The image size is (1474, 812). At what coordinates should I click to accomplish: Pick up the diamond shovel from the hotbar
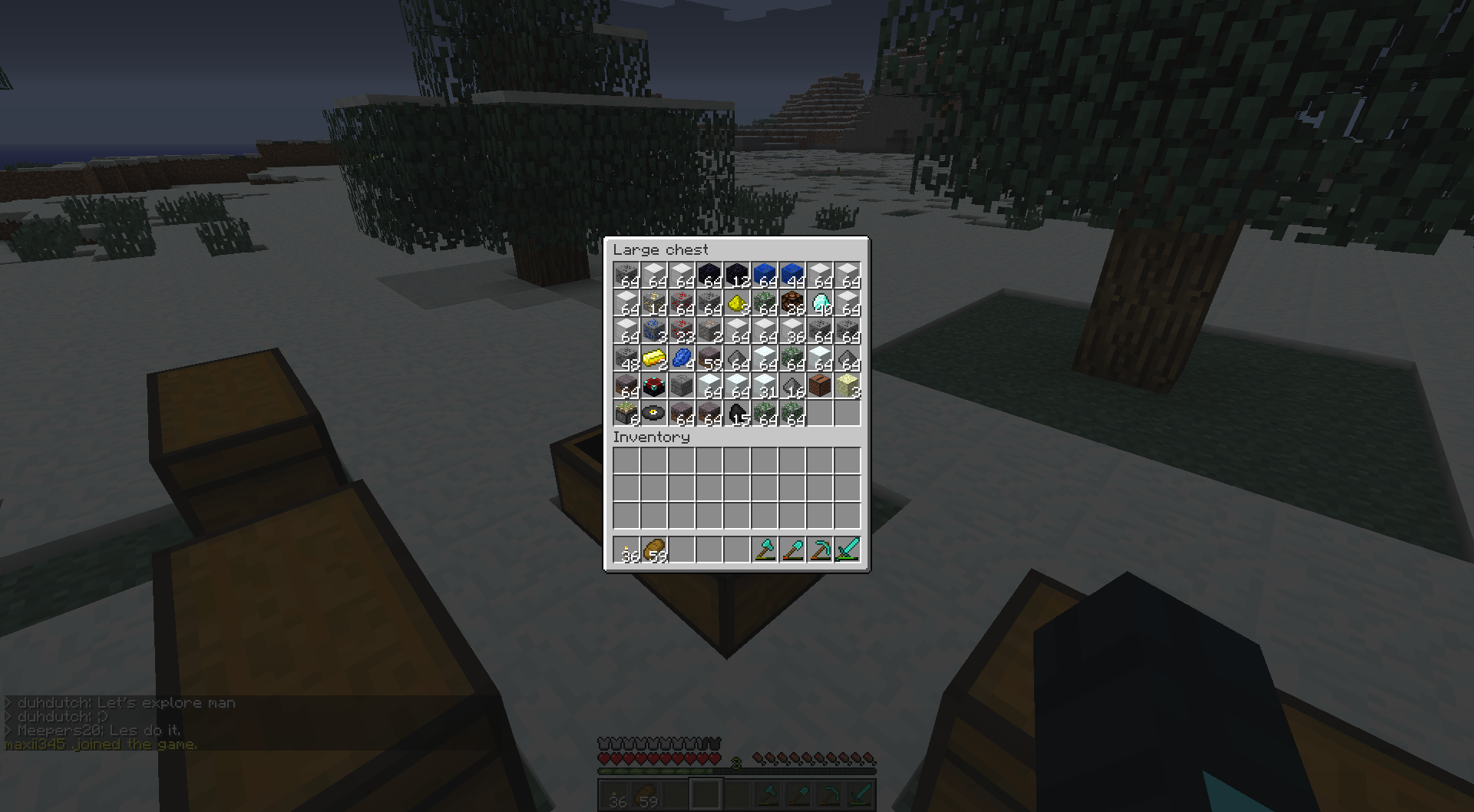coord(793,549)
